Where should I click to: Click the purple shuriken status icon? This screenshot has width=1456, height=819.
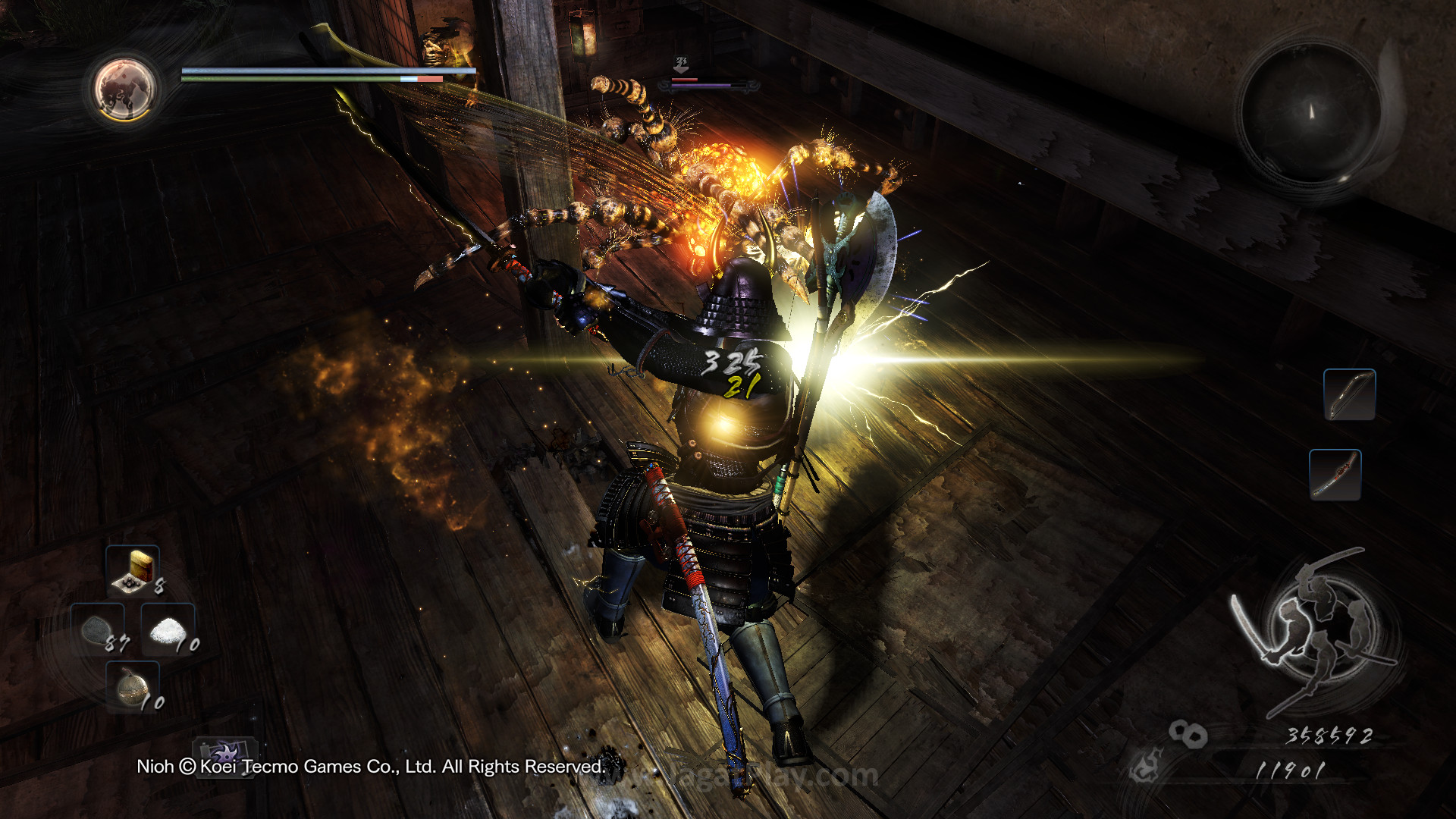click(x=224, y=753)
